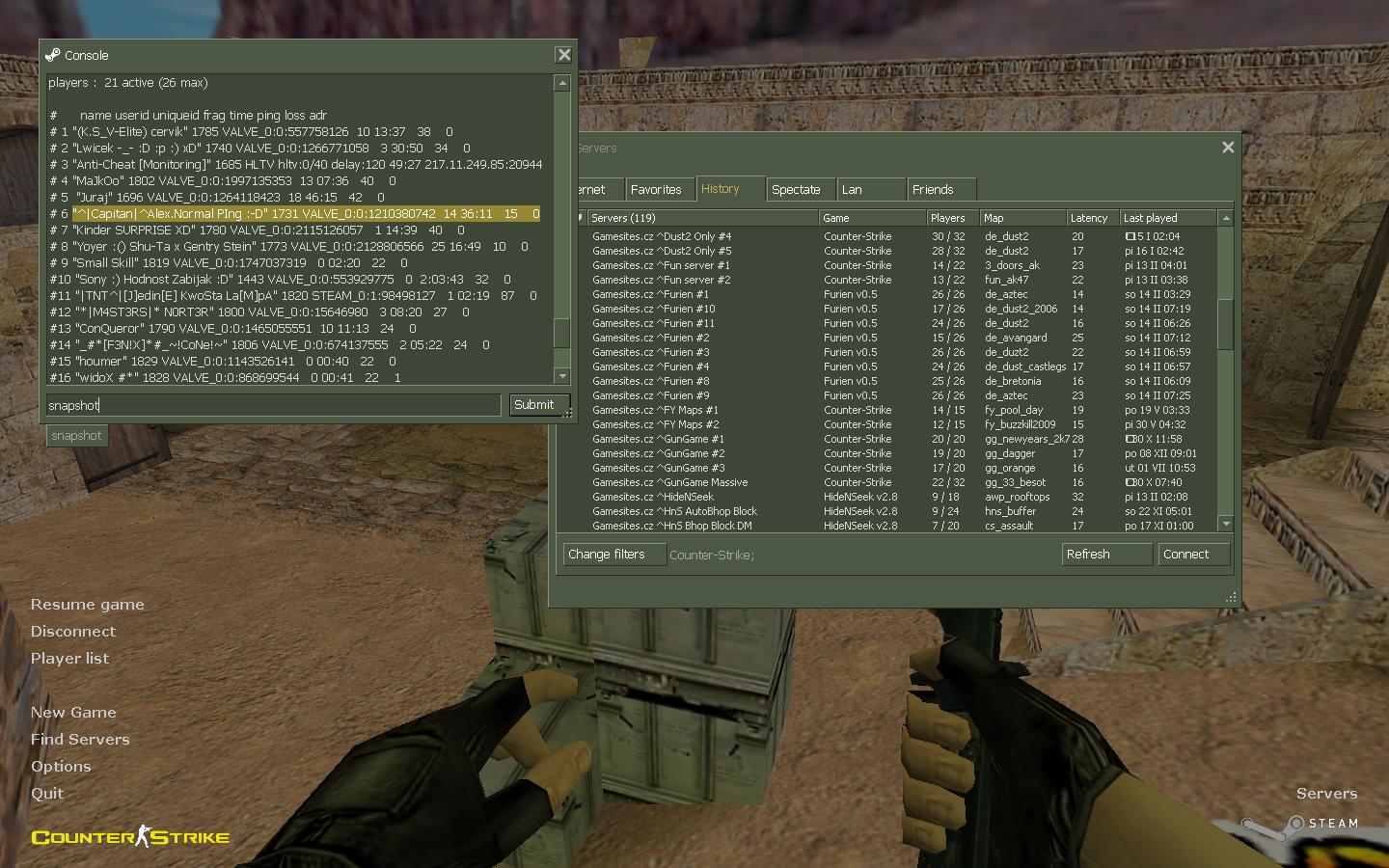Choose the GunGame Massive server row
Image resolution: width=1389 pixels, height=868 pixels.
click(669, 482)
